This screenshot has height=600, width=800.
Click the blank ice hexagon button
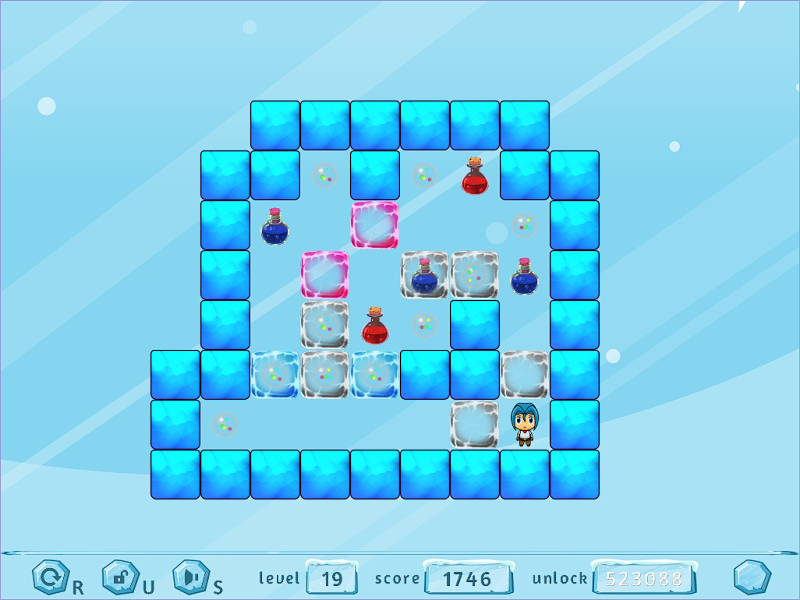coord(751,577)
